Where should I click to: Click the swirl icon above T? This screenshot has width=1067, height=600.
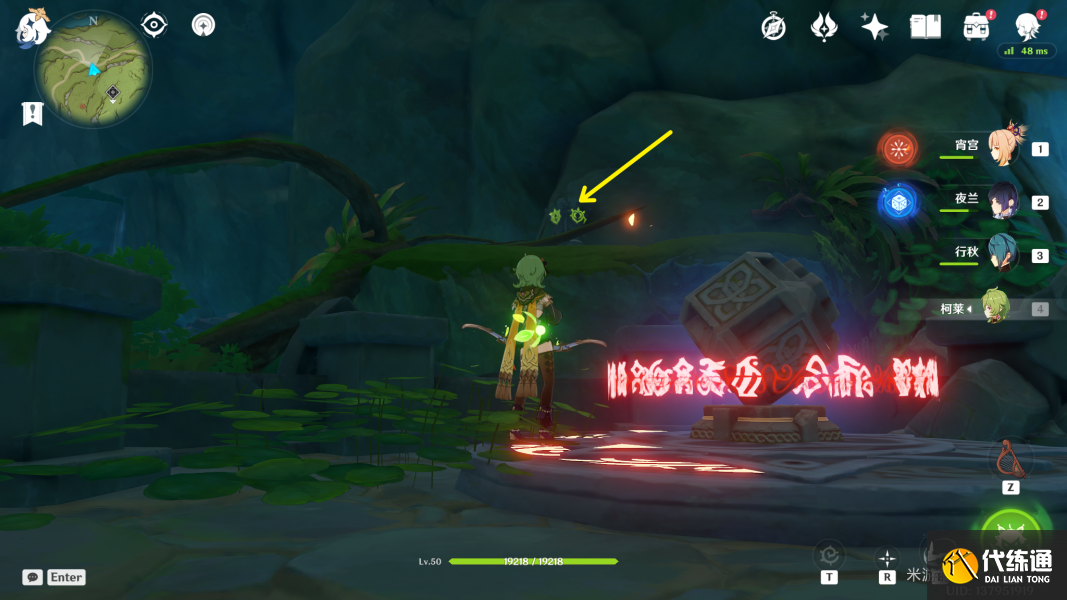tap(829, 554)
